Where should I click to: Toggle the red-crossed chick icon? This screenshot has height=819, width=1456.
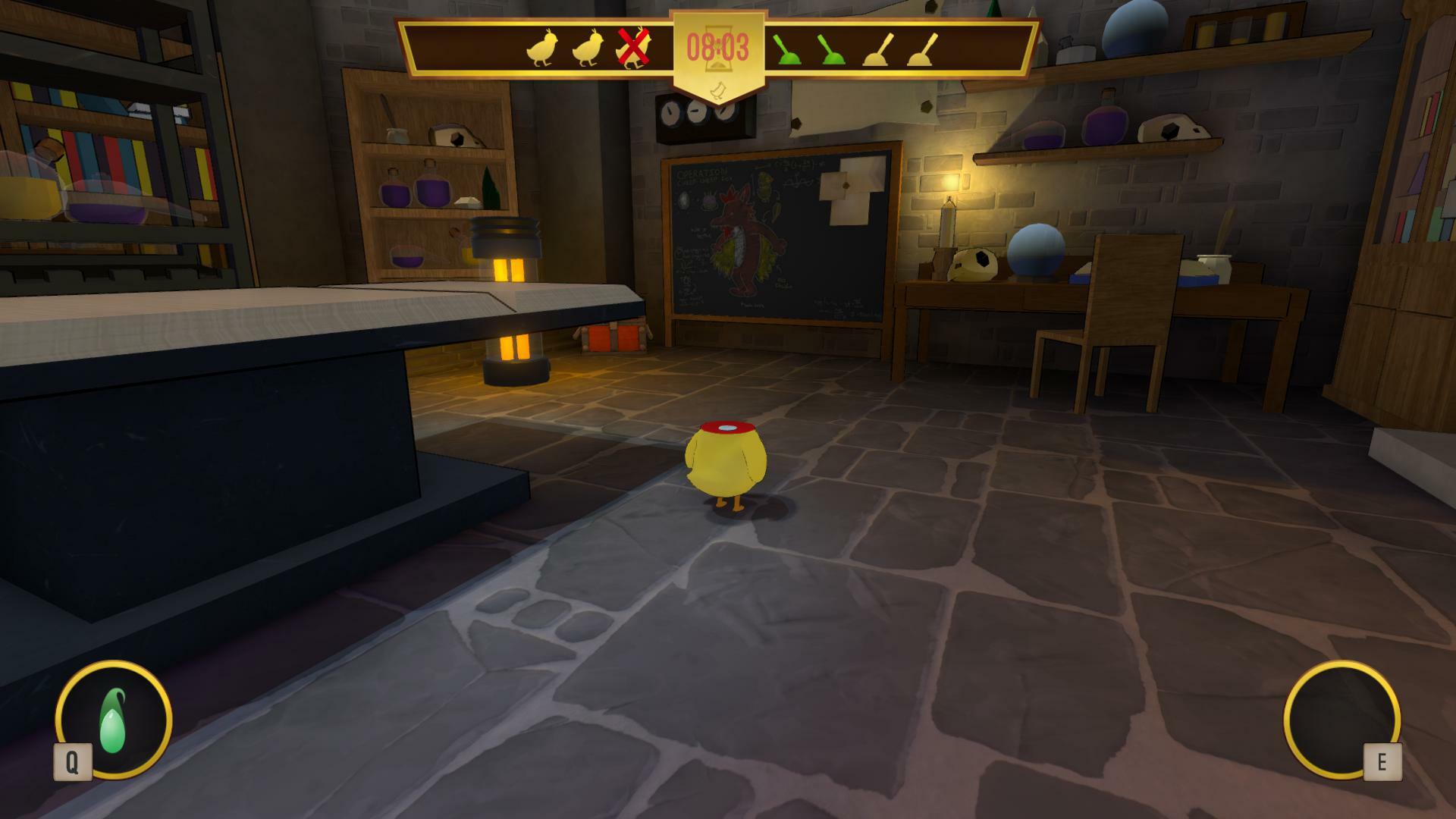[633, 47]
